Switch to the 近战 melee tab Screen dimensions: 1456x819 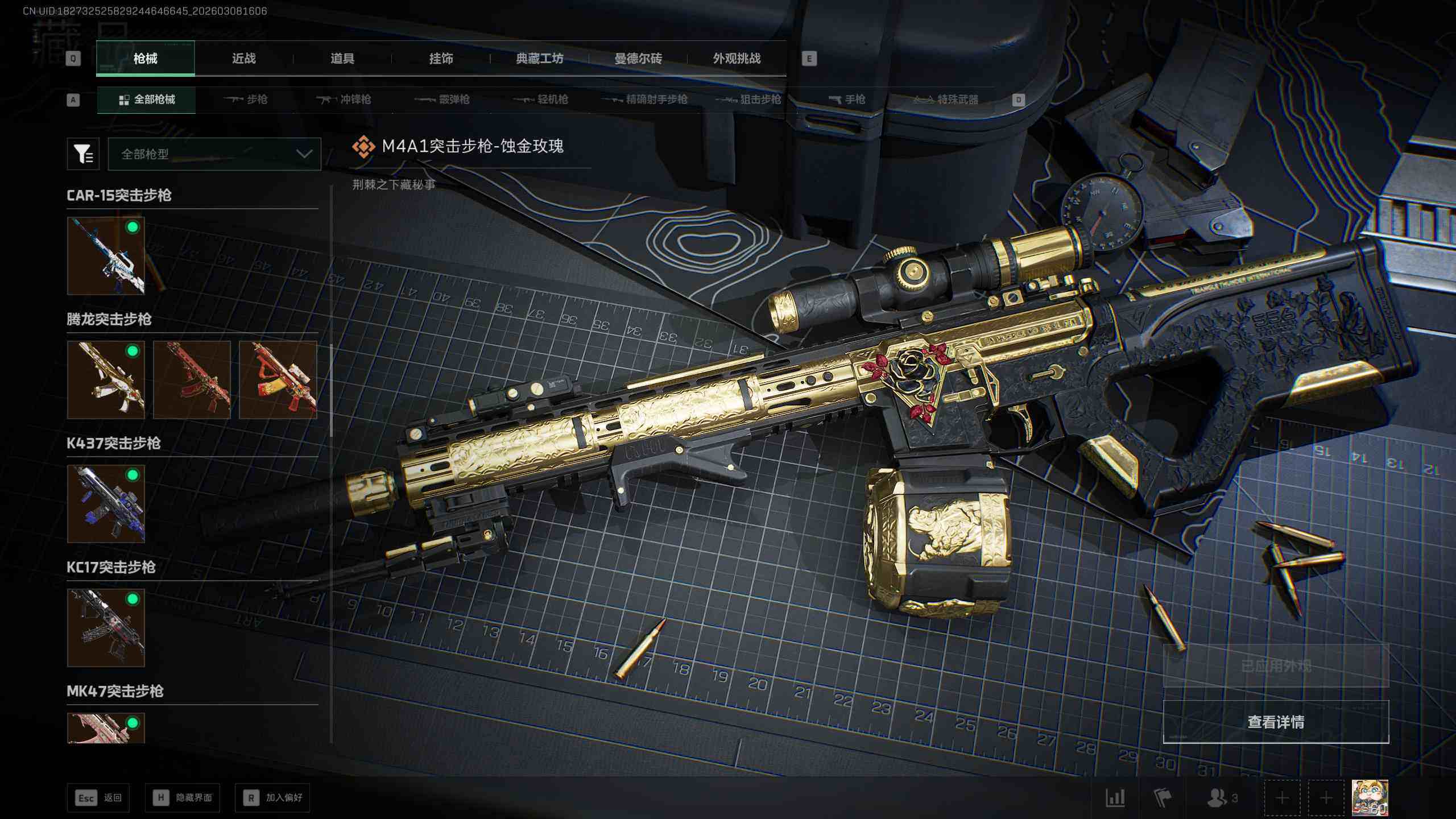point(243,59)
